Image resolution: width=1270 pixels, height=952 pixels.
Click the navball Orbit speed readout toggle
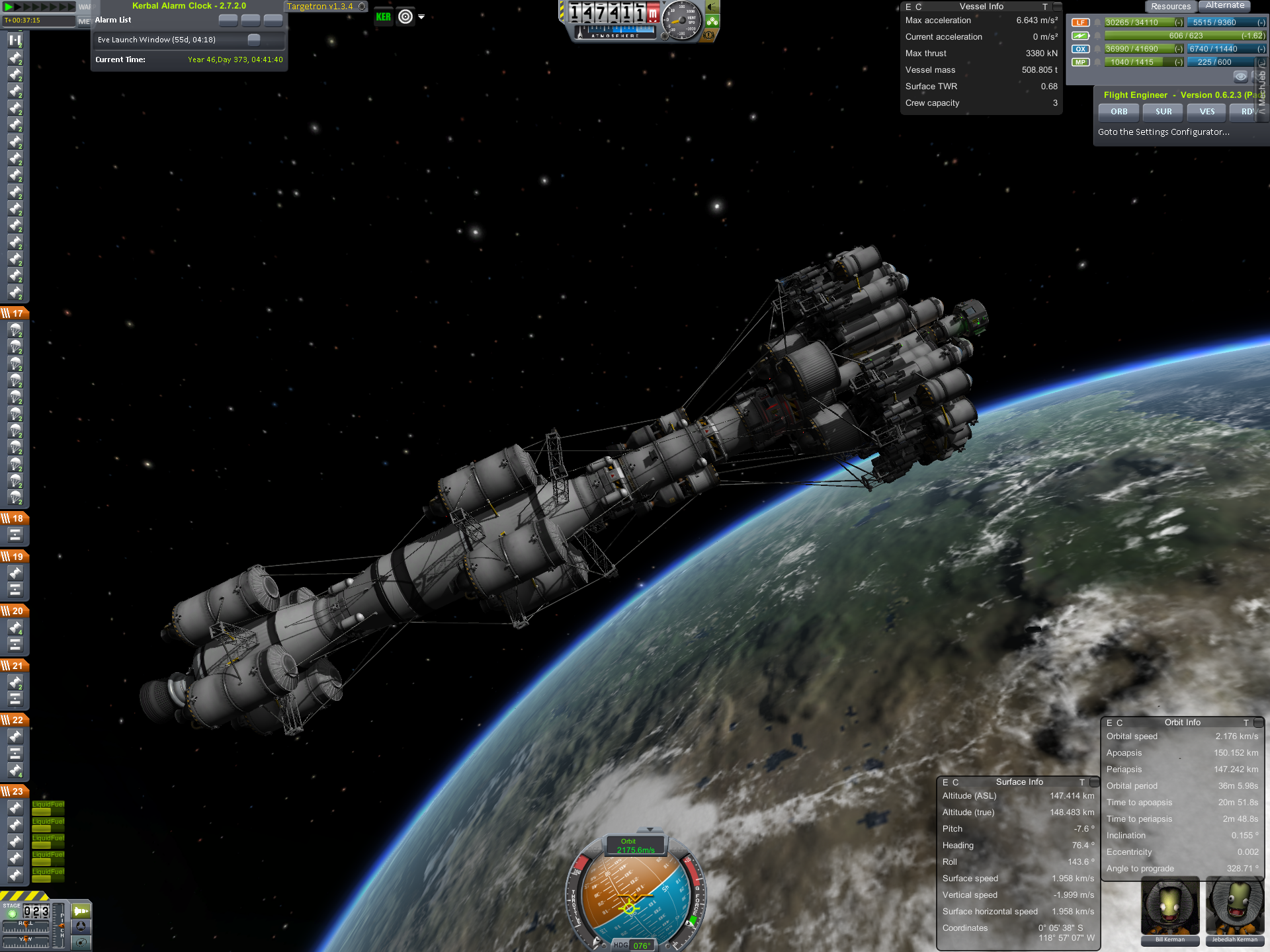pos(636,846)
